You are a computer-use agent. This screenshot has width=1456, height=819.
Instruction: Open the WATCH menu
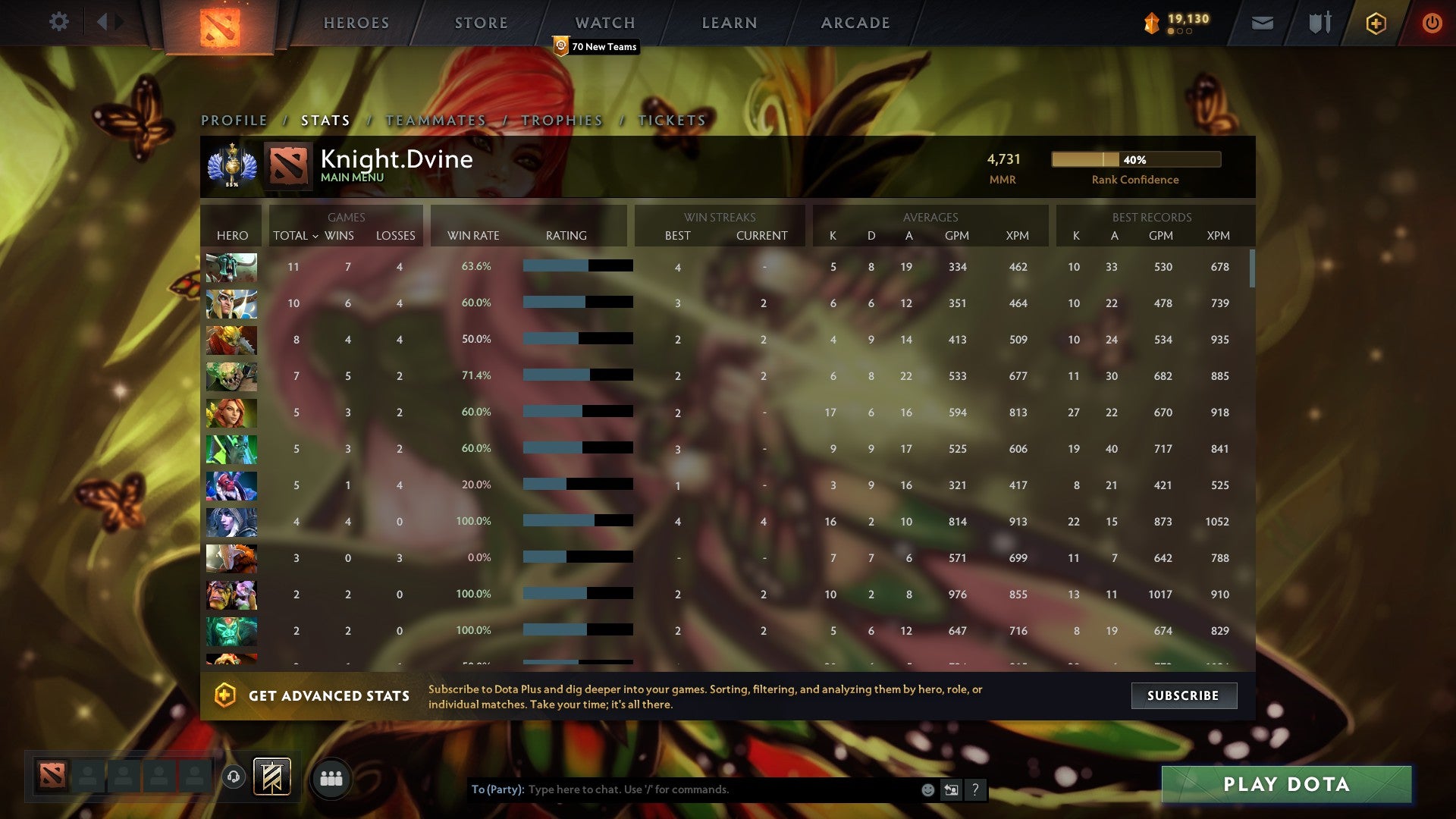[604, 22]
